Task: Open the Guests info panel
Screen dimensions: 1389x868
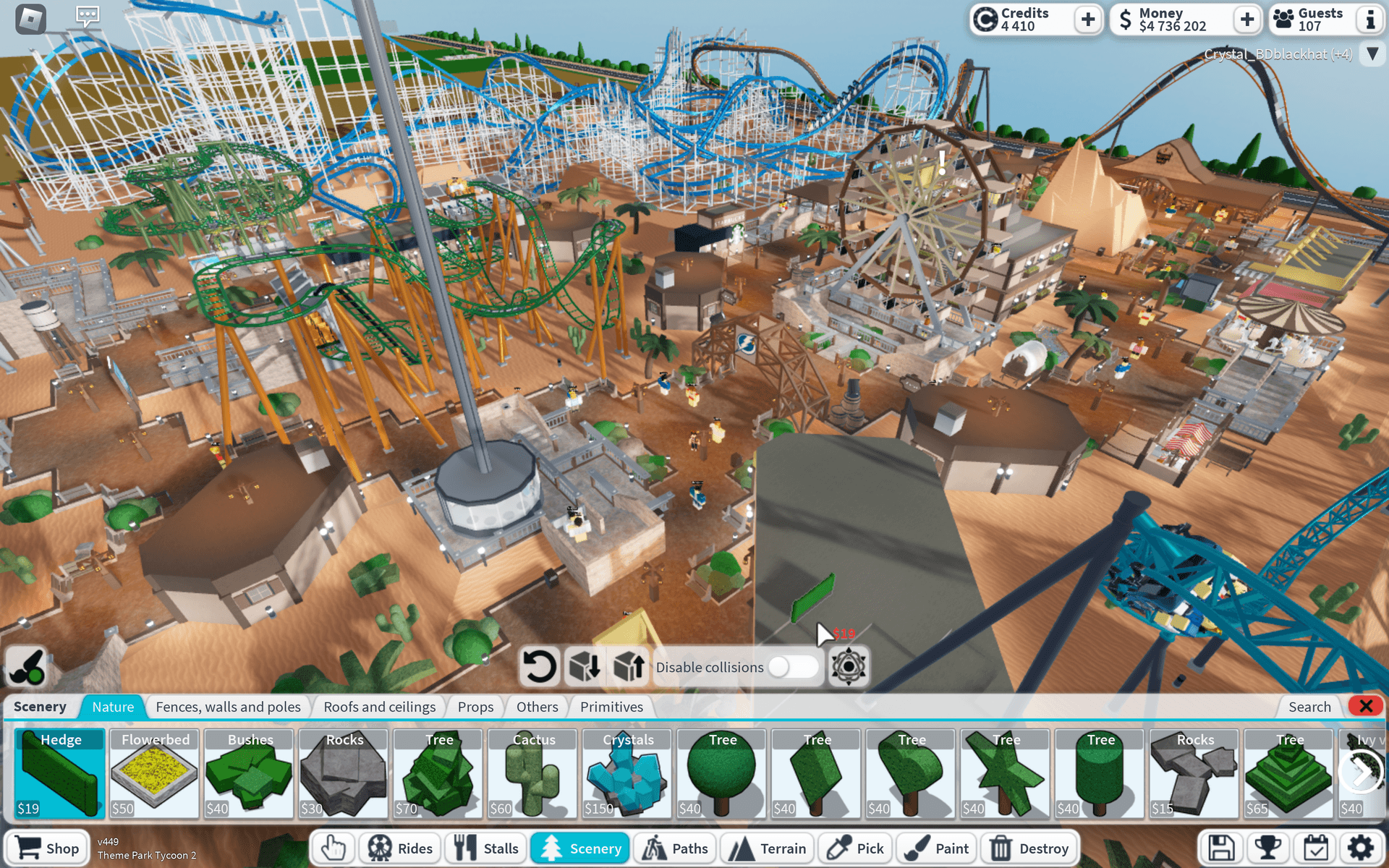Action: [1369, 20]
